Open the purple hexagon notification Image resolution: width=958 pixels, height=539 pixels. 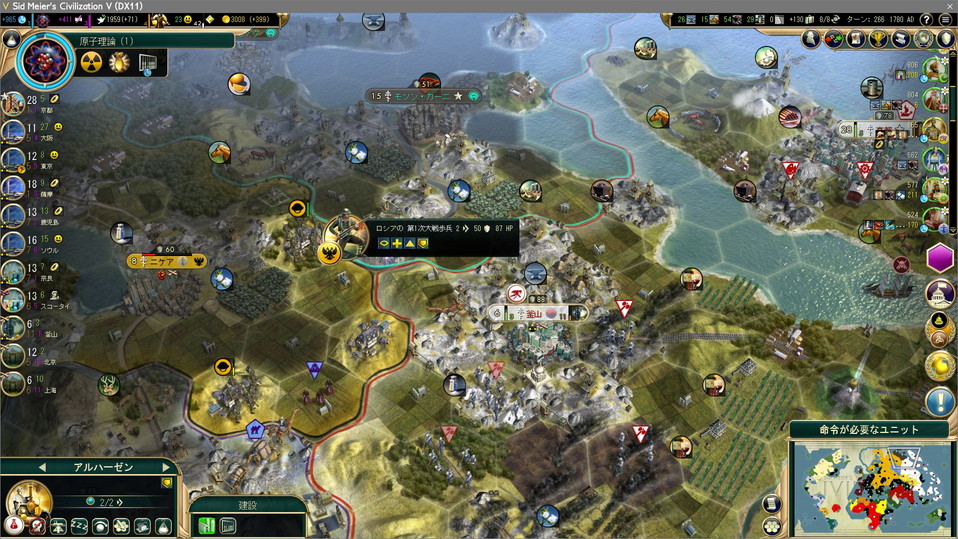[x=941, y=257]
